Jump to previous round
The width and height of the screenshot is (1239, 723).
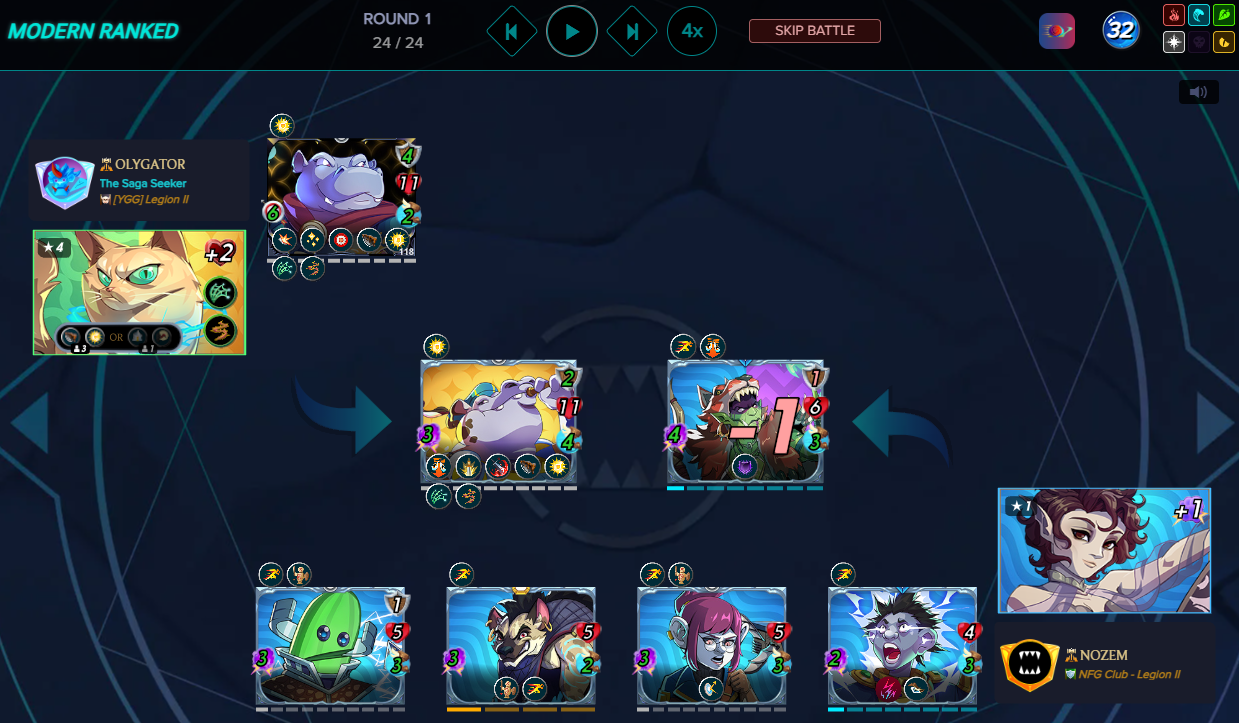pyautogui.click(x=511, y=32)
